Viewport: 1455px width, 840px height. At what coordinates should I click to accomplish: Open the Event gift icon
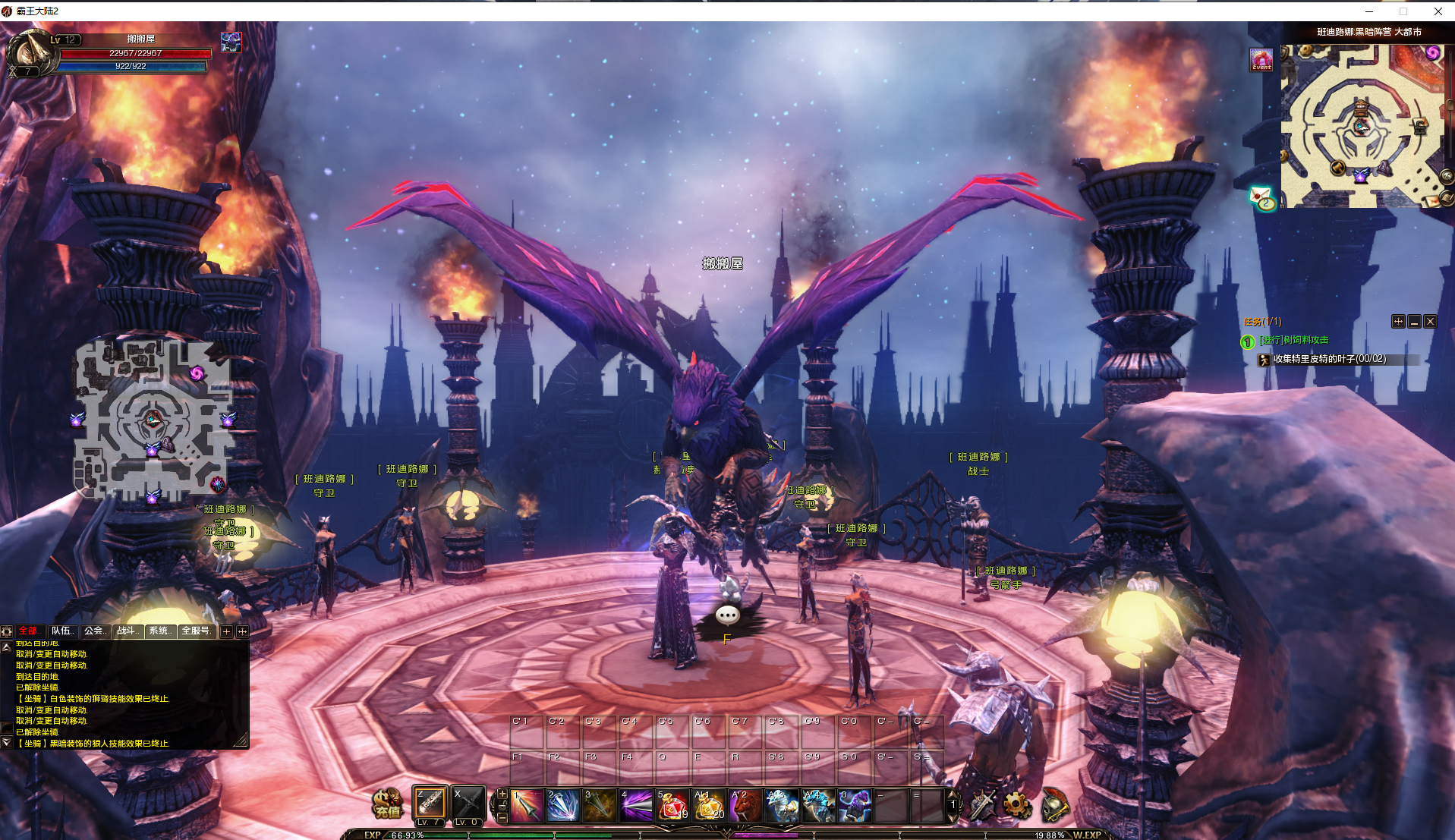[x=1261, y=60]
